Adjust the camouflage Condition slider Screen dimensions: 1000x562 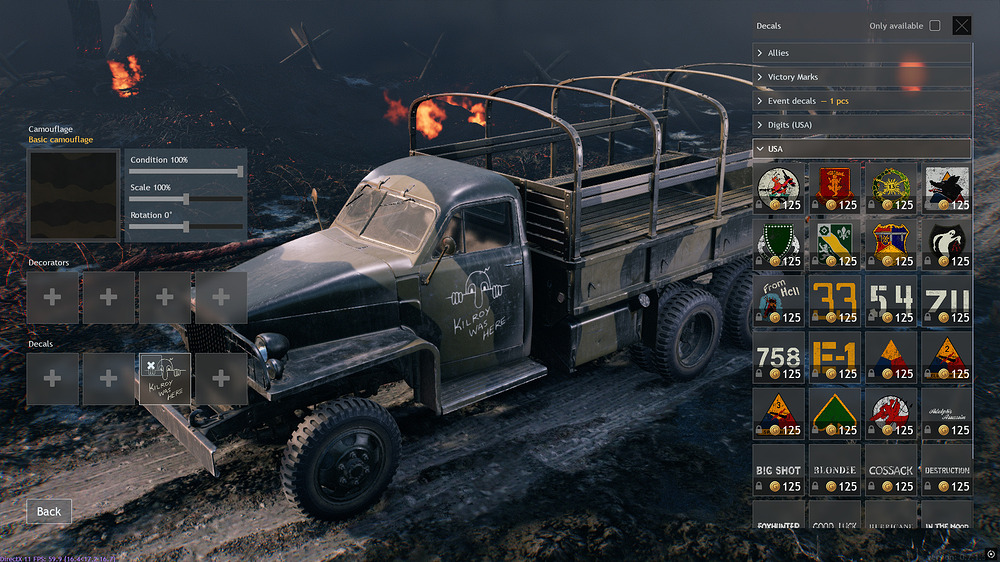[x=186, y=172]
